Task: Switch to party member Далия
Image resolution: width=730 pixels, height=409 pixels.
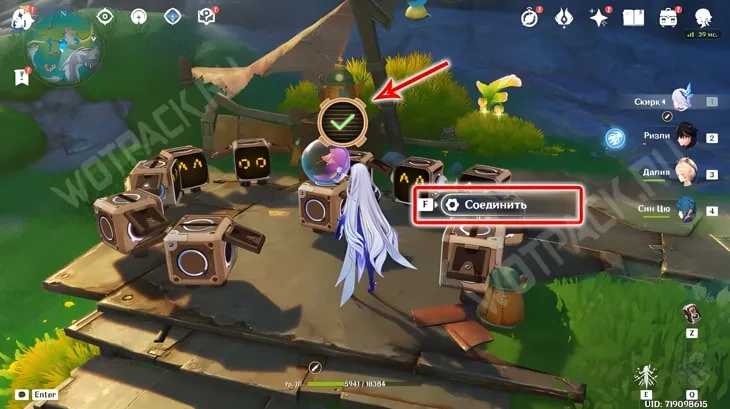Action: 683,174
